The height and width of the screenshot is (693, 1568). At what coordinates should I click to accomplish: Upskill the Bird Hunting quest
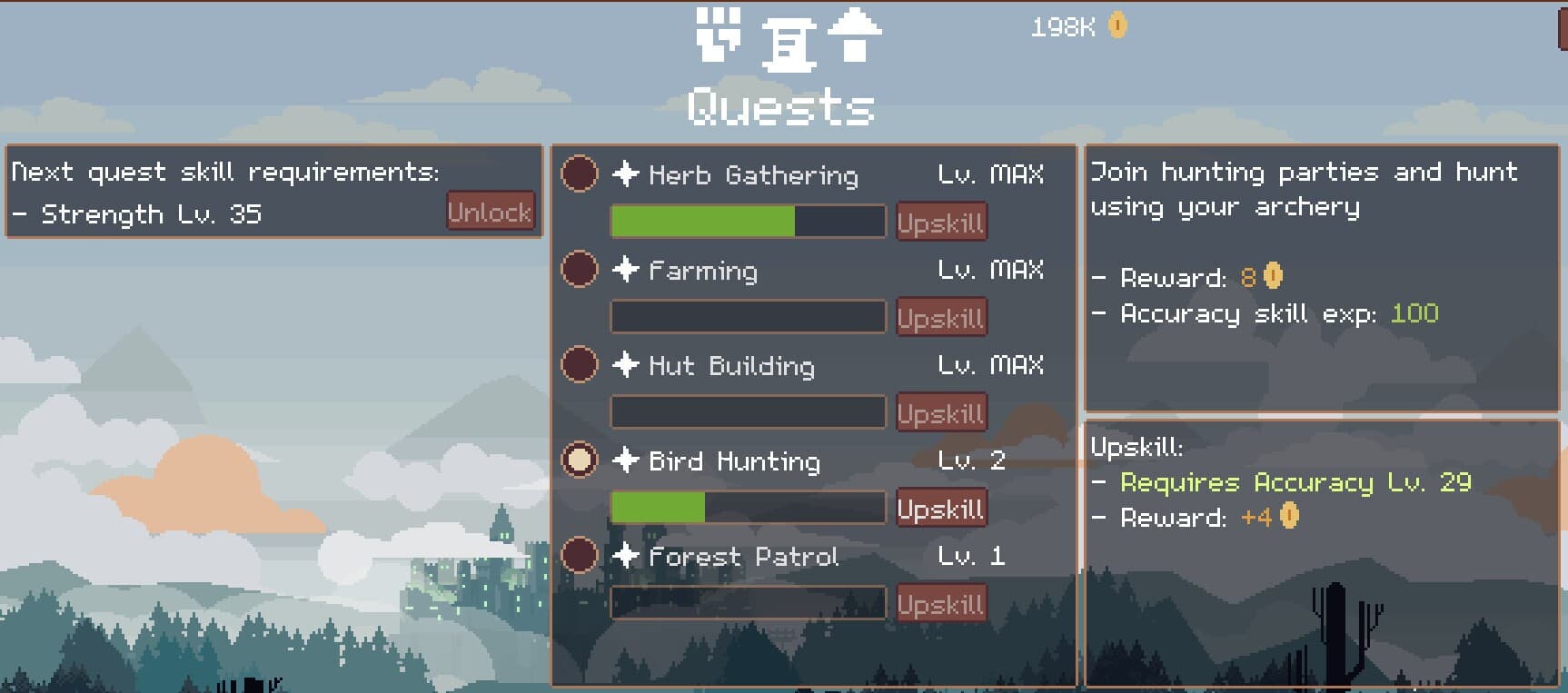pyautogui.click(x=940, y=508)
